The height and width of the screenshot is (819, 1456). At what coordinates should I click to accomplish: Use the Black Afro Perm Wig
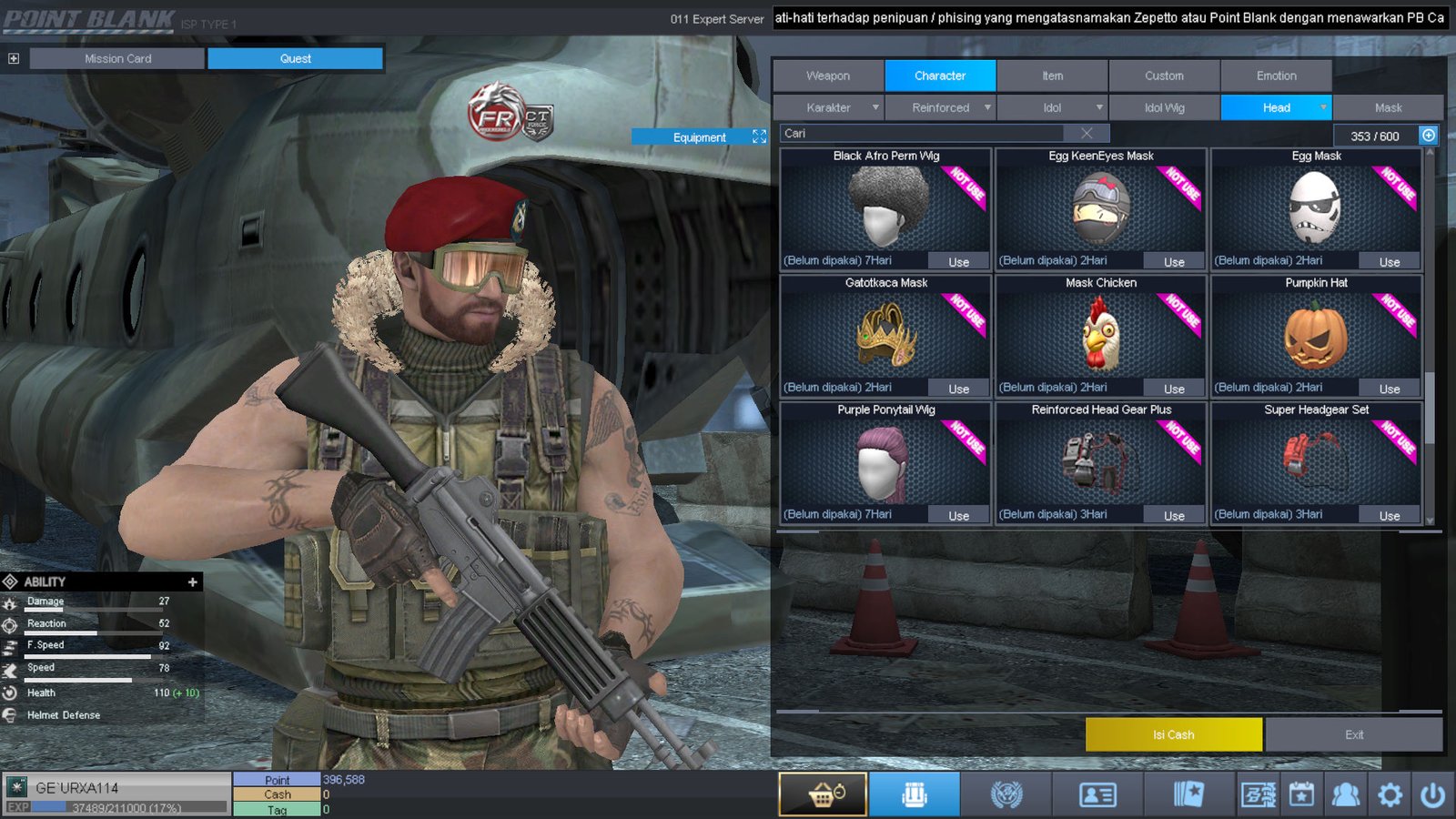958,262
